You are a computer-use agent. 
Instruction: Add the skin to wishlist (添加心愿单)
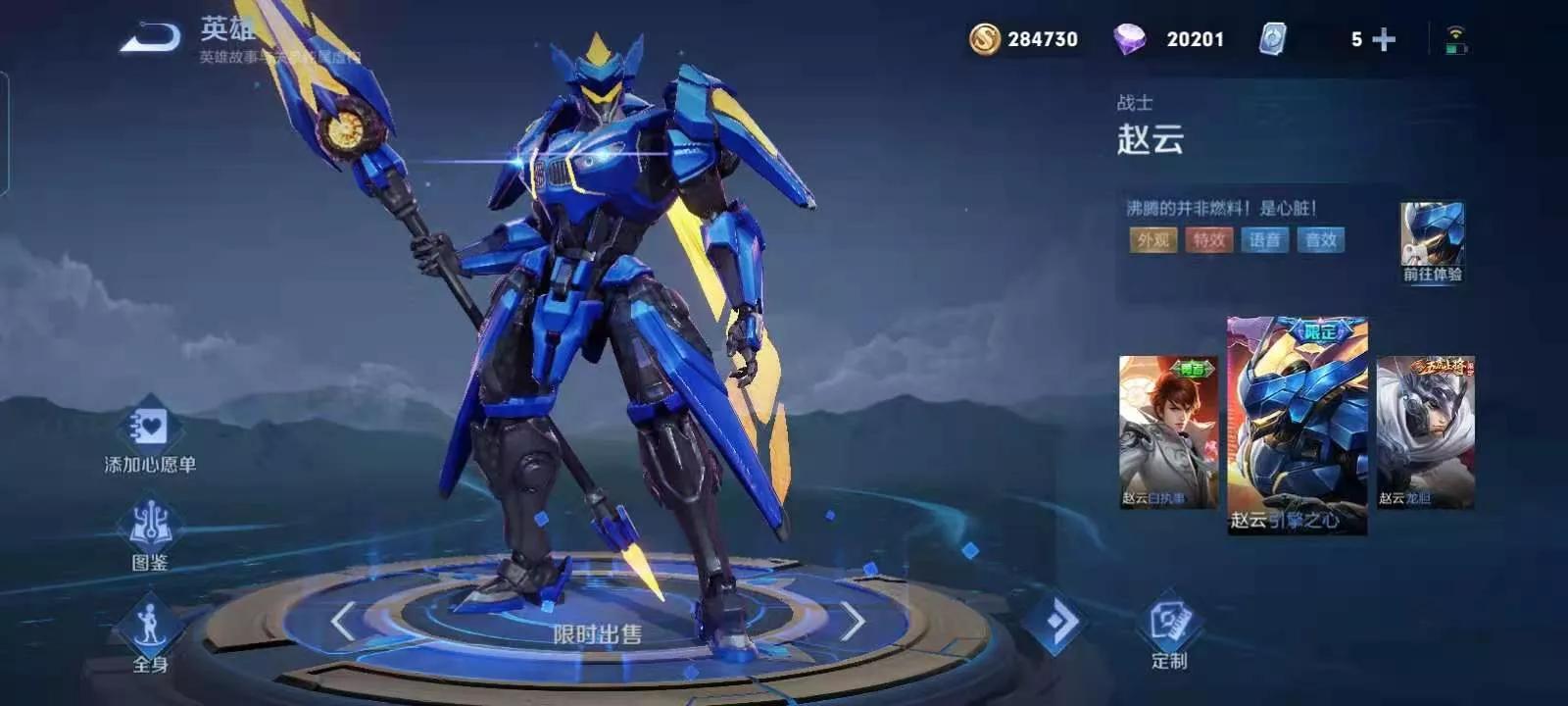(x=149, y=429)
